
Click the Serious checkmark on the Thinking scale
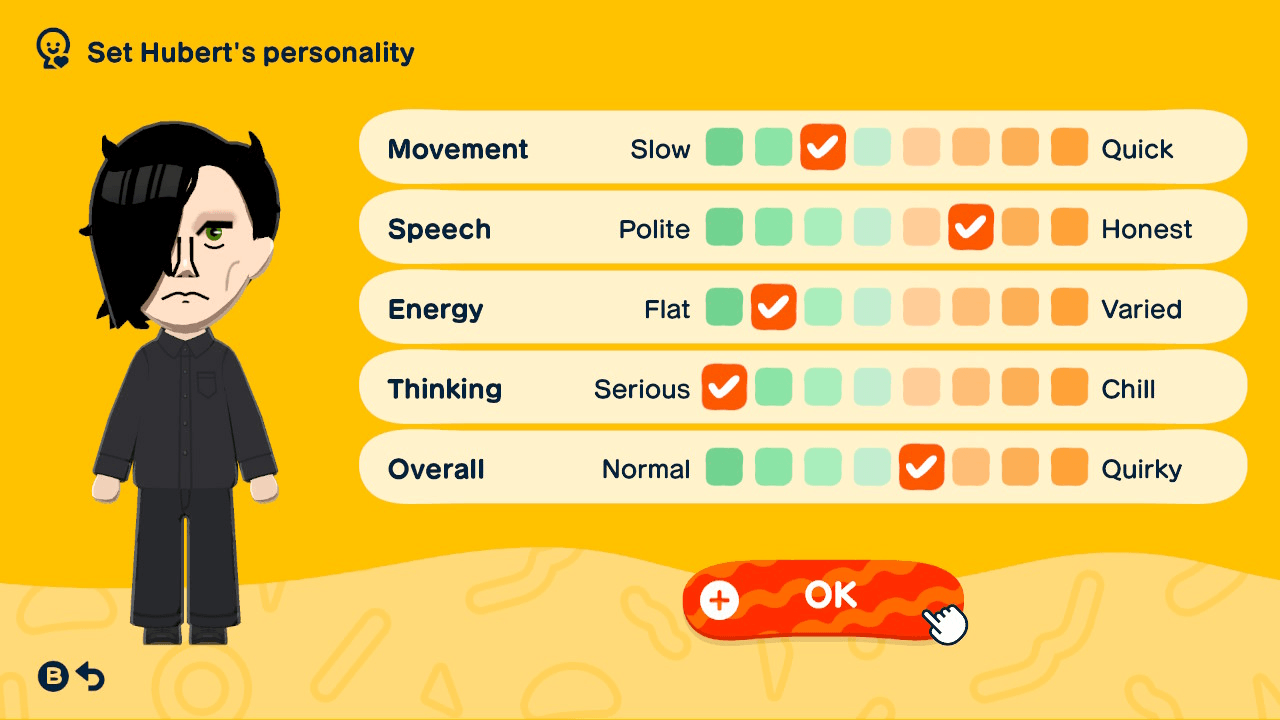(x=724, y=387)
